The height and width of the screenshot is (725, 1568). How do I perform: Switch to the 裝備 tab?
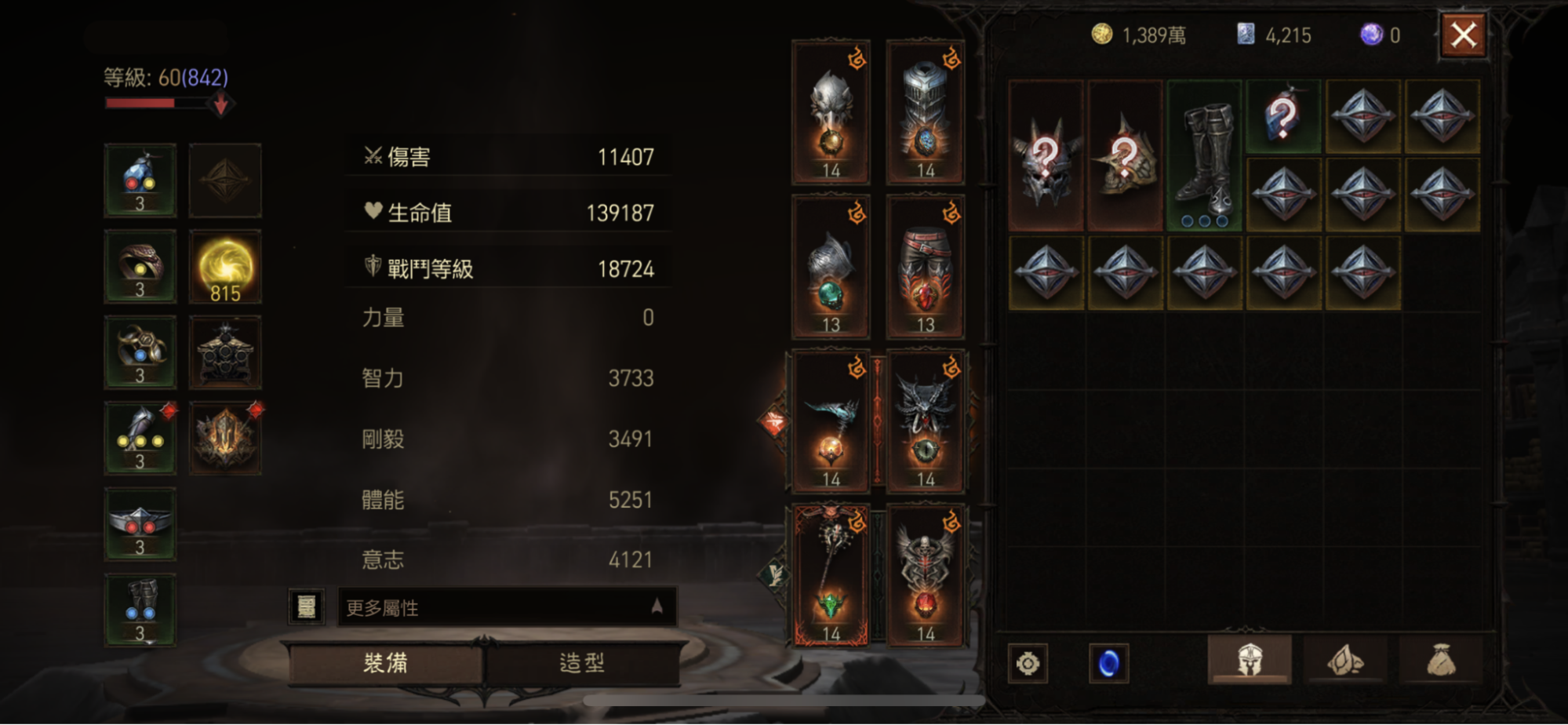pos(385,663)
